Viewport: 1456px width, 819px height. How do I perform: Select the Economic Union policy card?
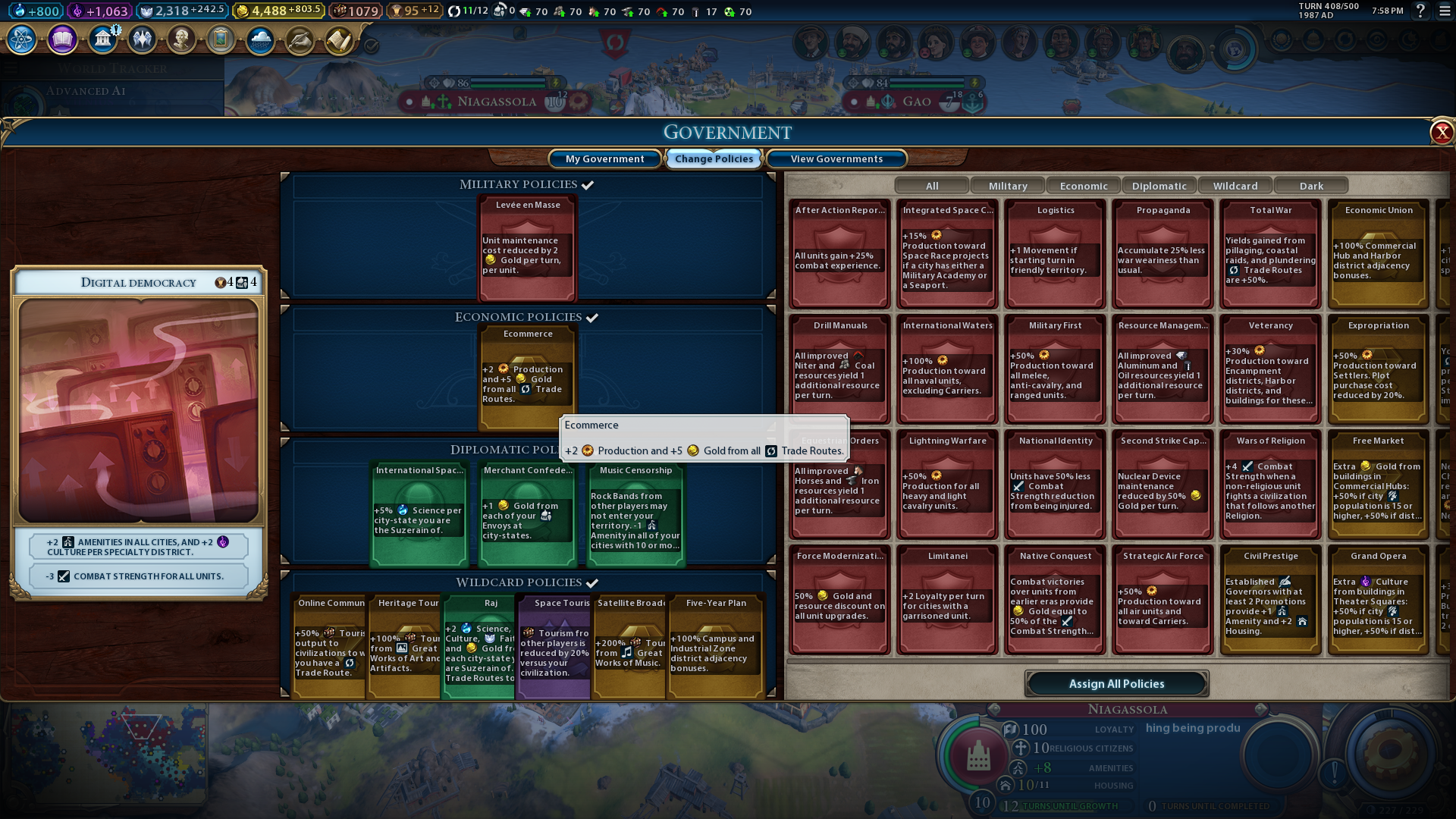(1379, 254)
